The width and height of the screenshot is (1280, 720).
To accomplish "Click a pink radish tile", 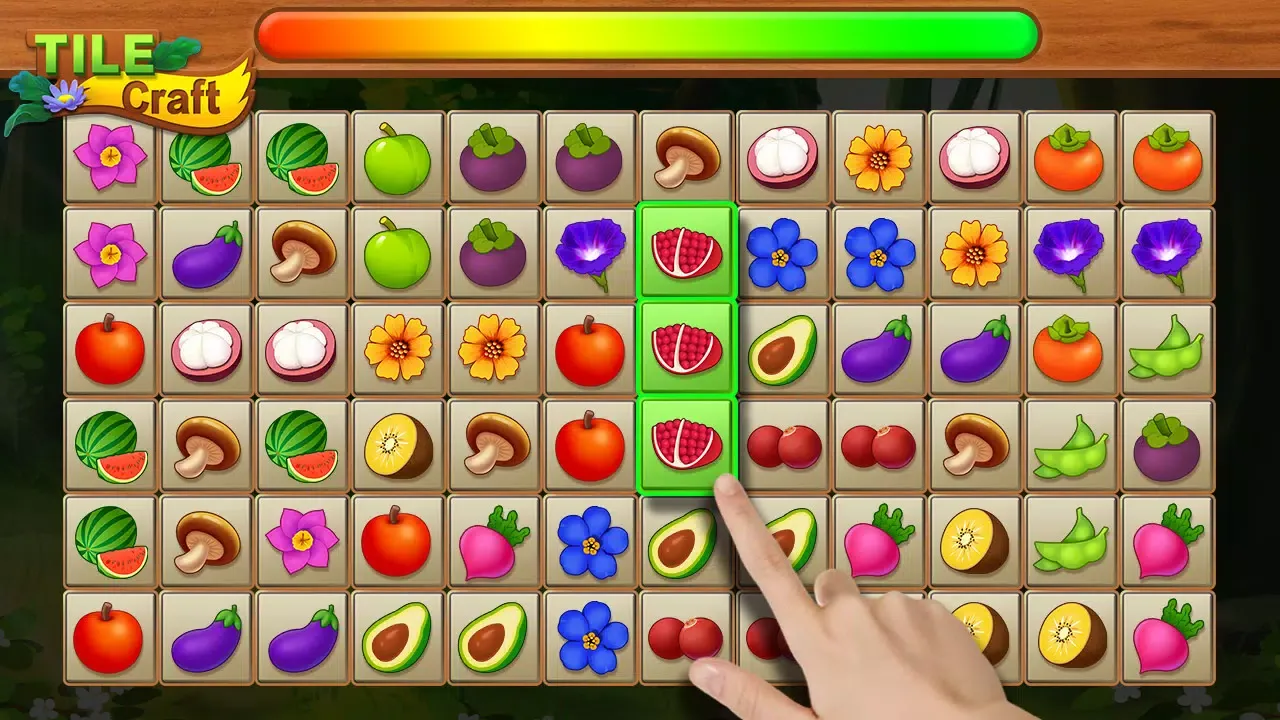I will tap(494, 540).
